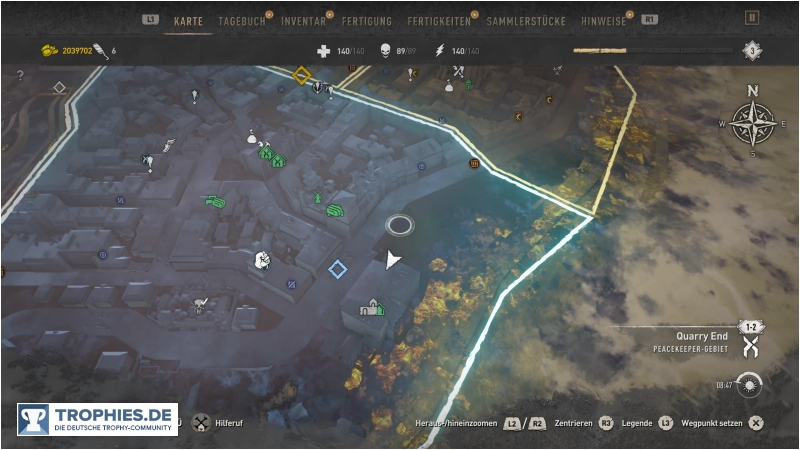Select the blue diamond map marker
The image size is (800, 450).
coord(338,268)
